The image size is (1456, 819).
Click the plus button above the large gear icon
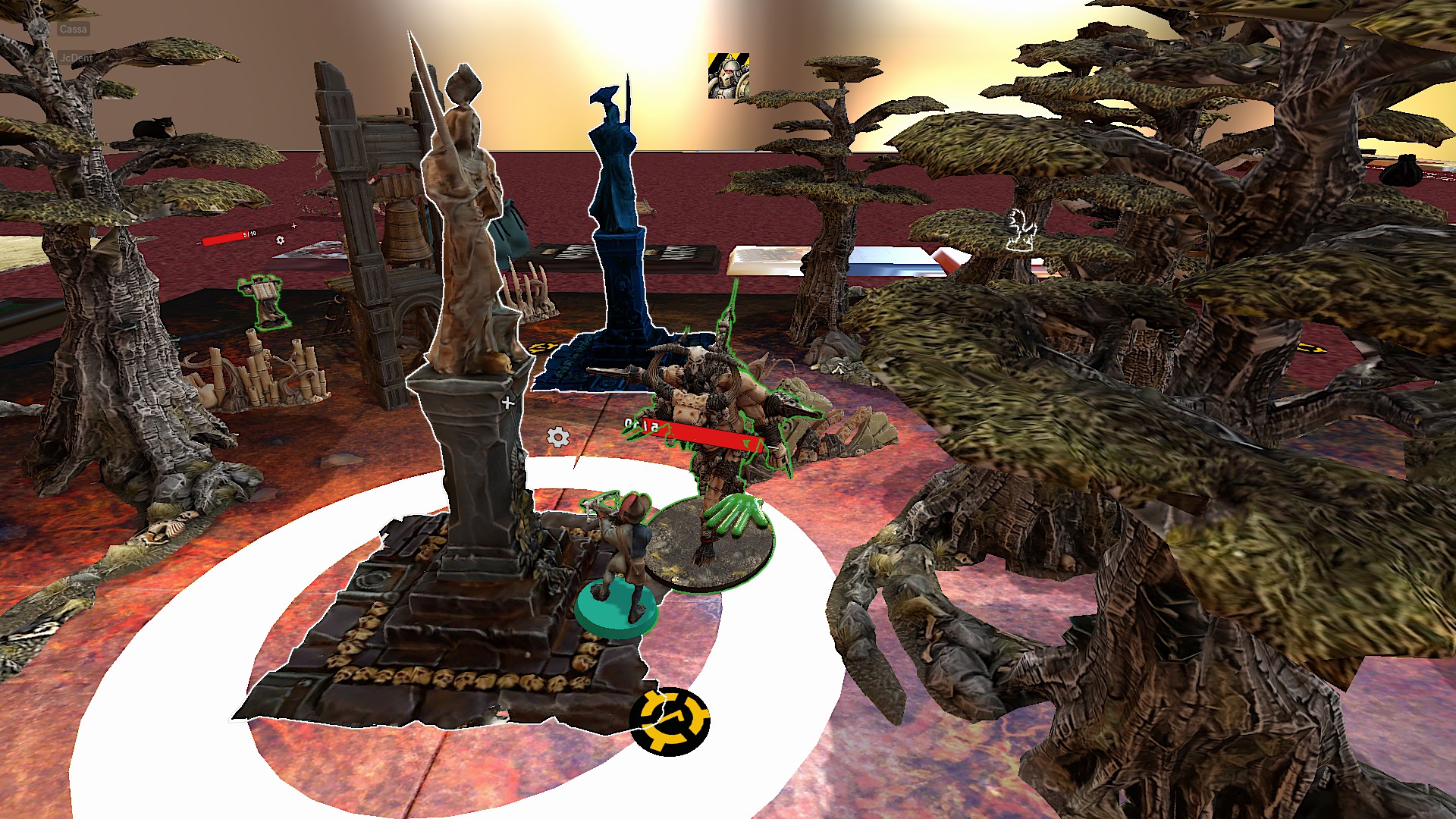pos(508,403)
